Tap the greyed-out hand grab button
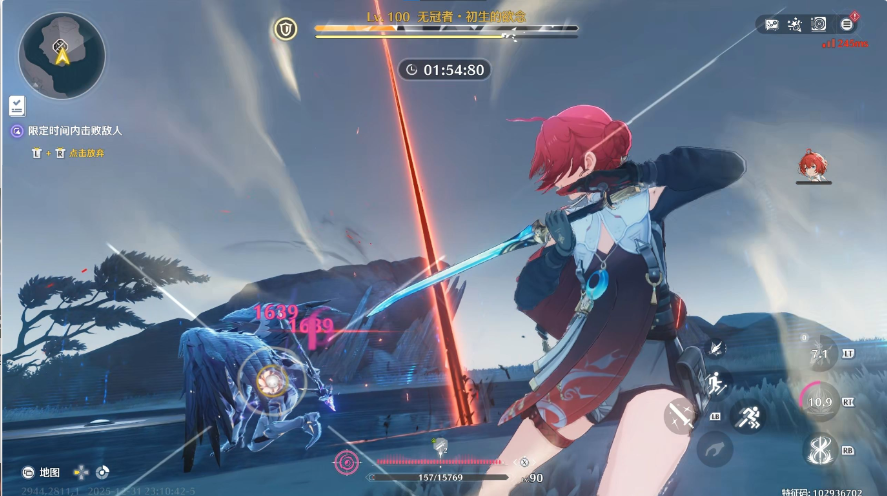887x496 pixels. [x=714, y=449]
